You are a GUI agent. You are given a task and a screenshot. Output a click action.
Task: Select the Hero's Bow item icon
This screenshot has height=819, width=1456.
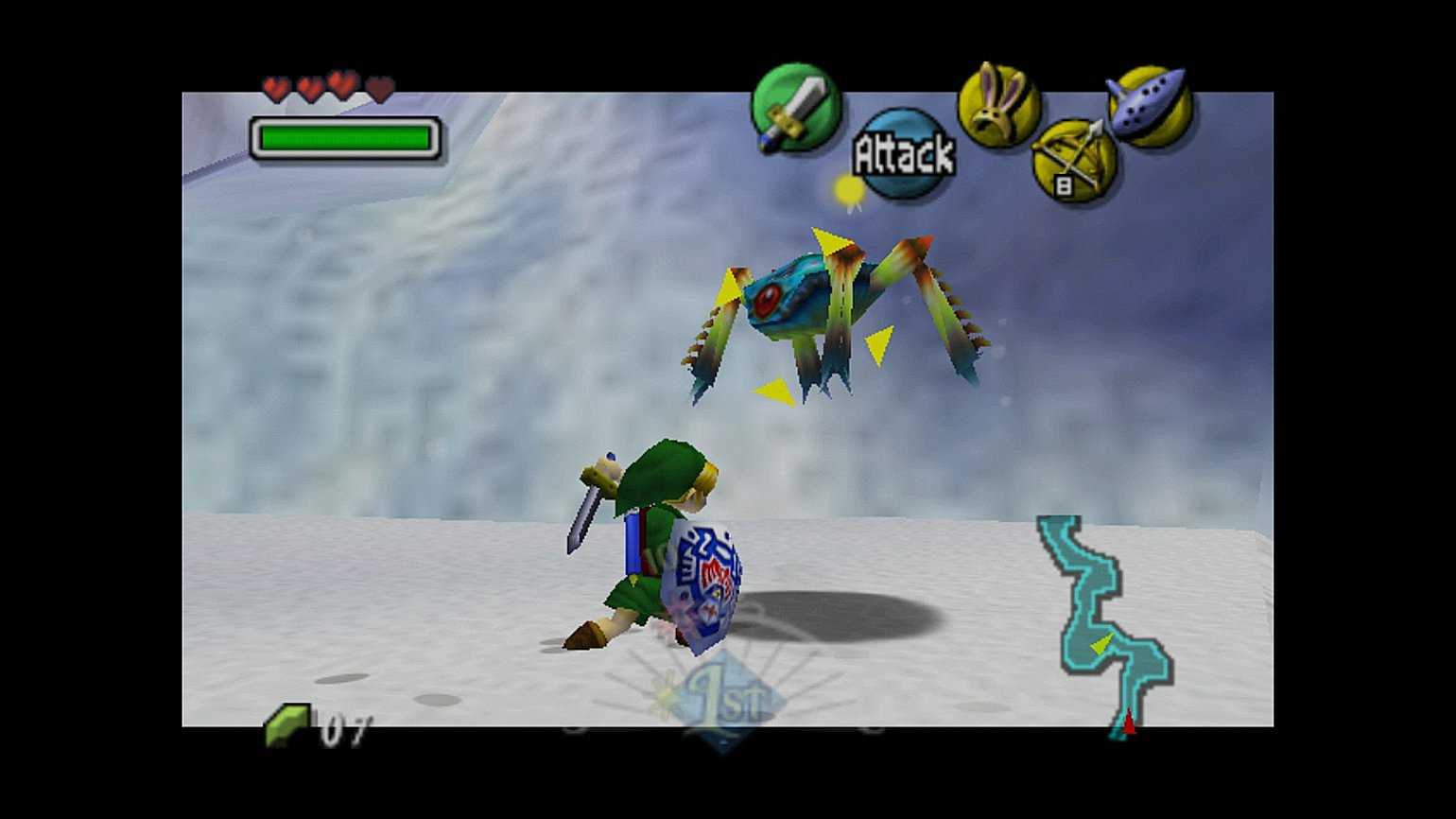1074,161
